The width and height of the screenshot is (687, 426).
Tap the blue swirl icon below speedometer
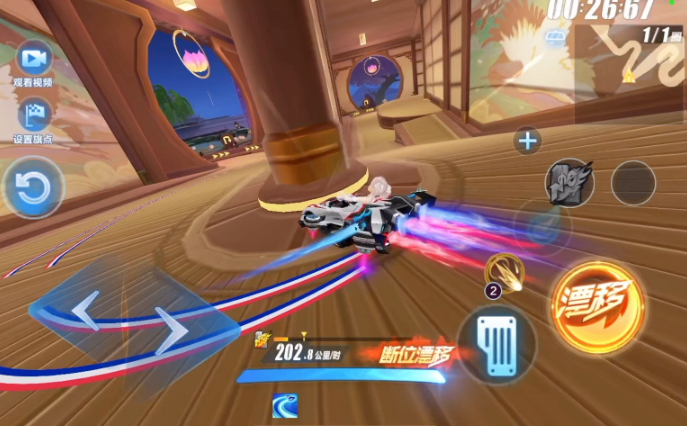[284, 405]
